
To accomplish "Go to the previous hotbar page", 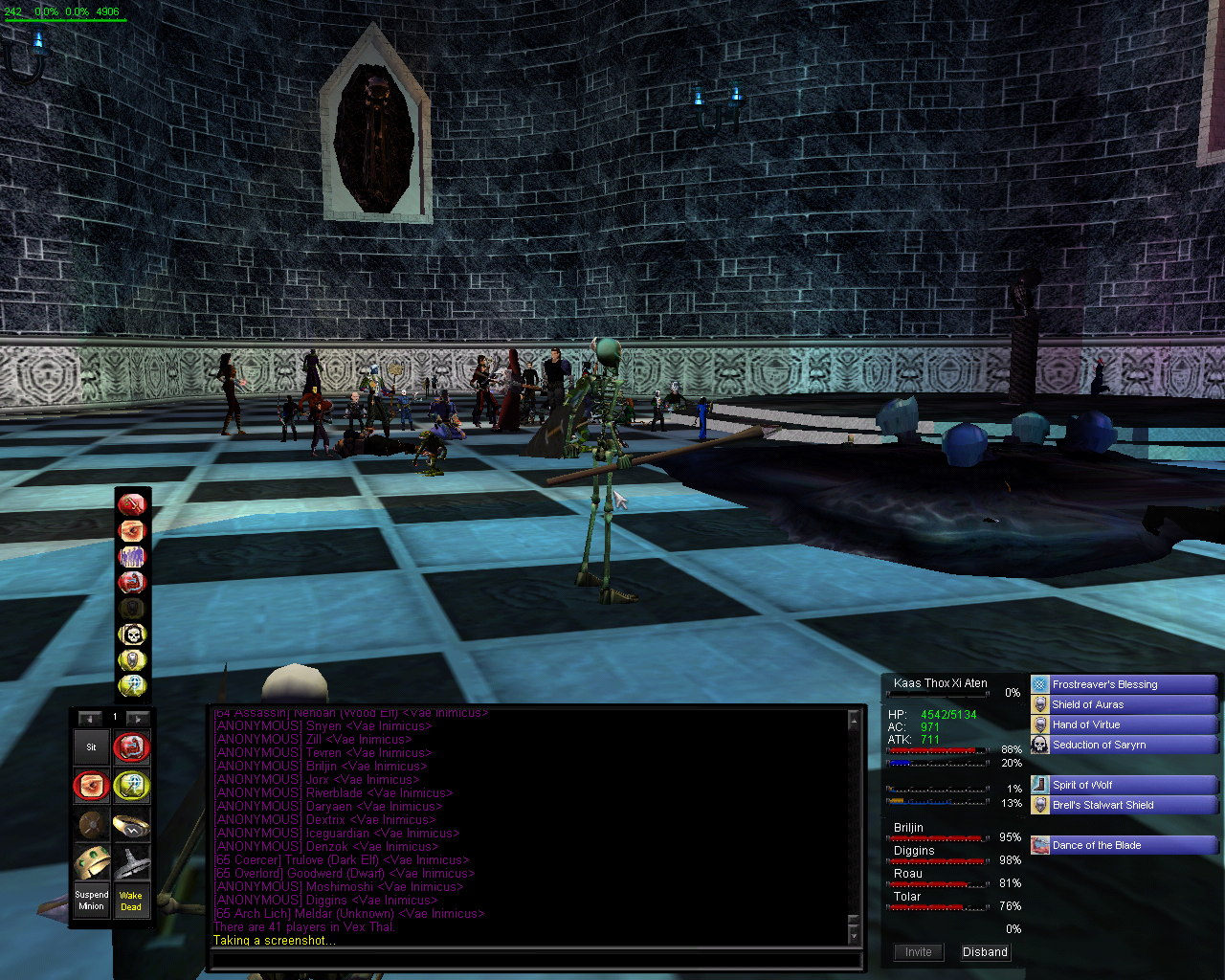I will coord(91,718).
